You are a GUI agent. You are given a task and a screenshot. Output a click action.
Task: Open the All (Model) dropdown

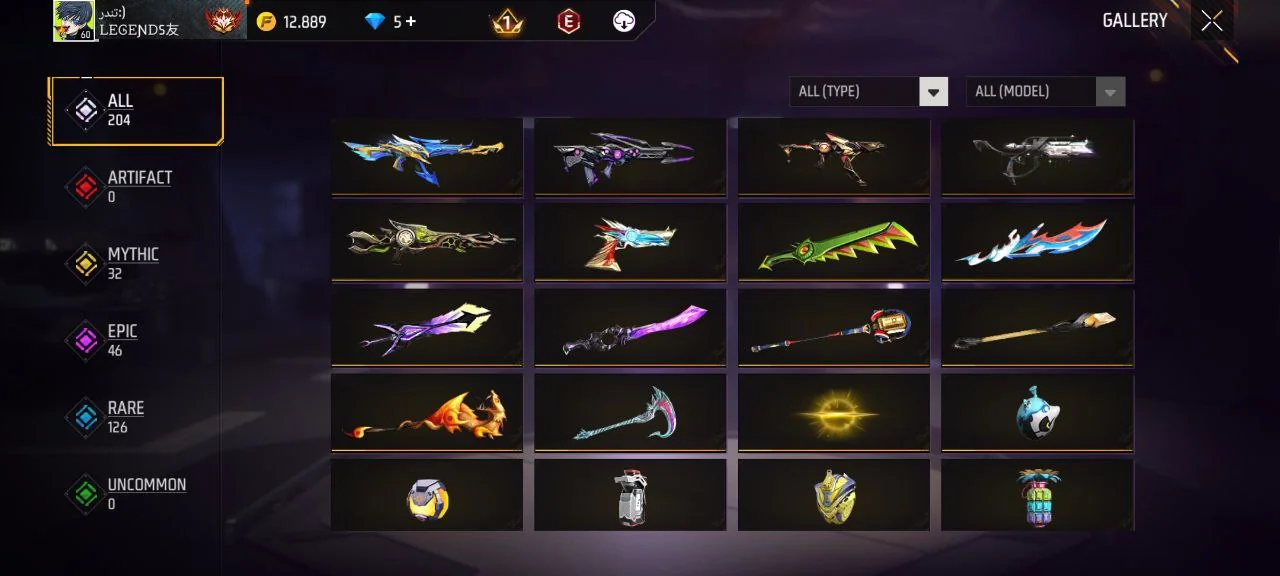[x=1044, y=92]
